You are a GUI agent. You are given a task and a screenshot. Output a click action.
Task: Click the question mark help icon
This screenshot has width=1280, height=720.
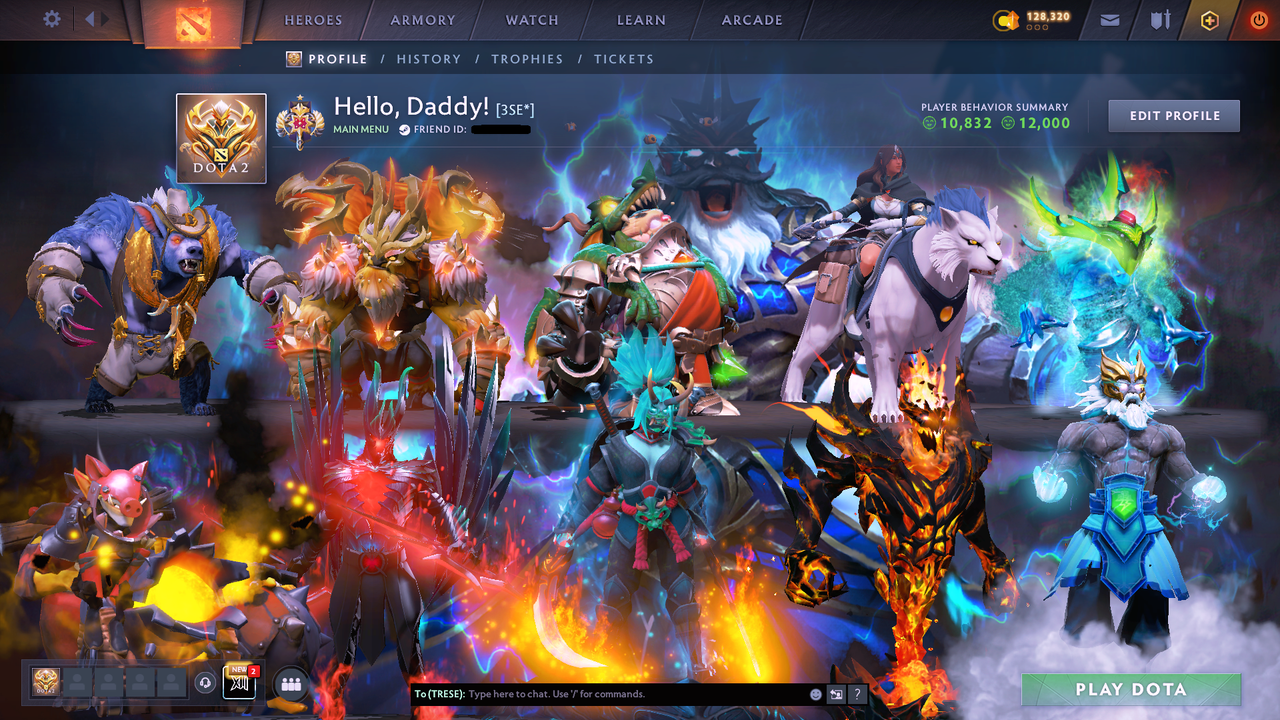857,693
